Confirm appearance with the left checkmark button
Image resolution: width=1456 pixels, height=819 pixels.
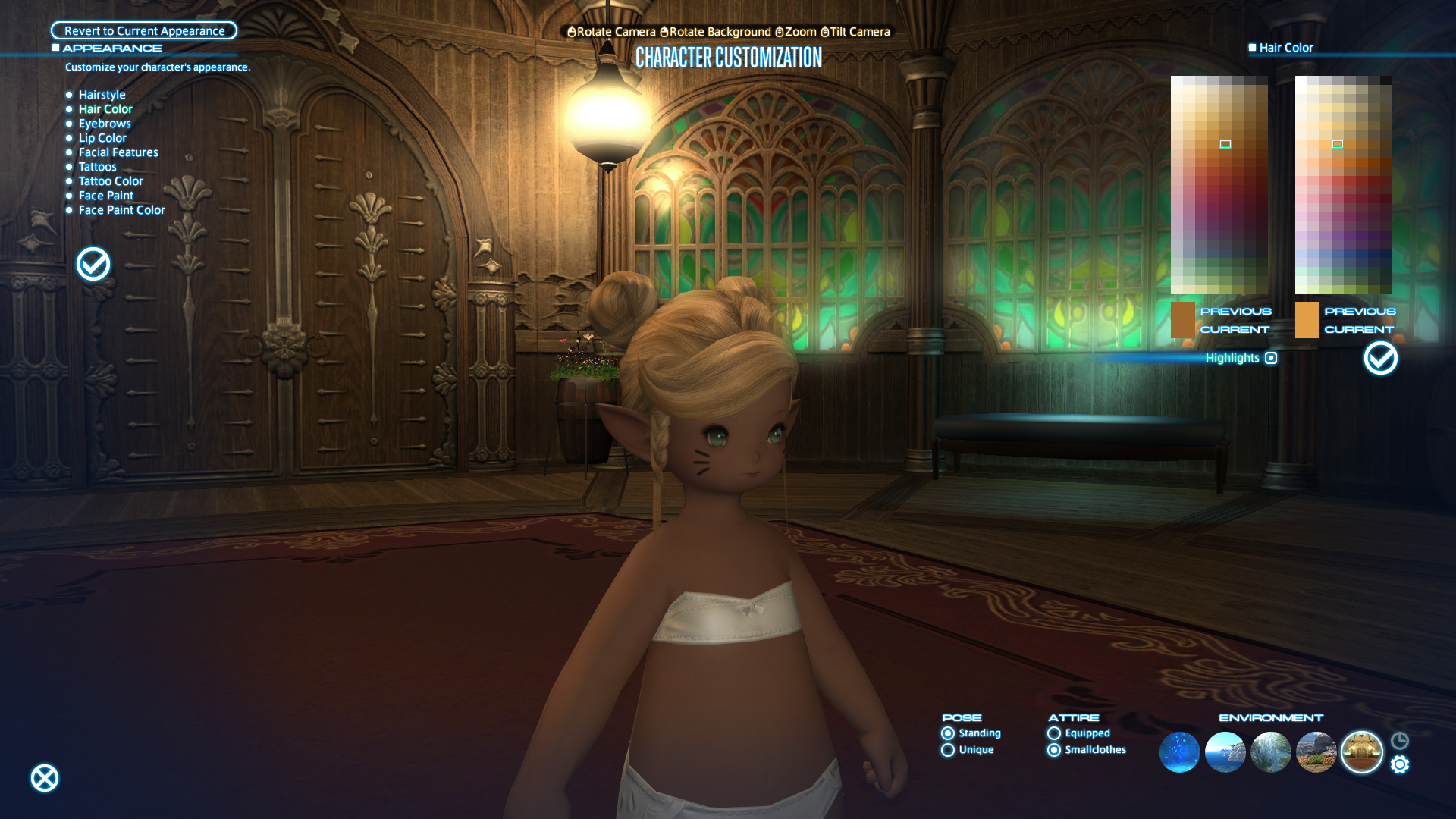[x=93, y=264]
